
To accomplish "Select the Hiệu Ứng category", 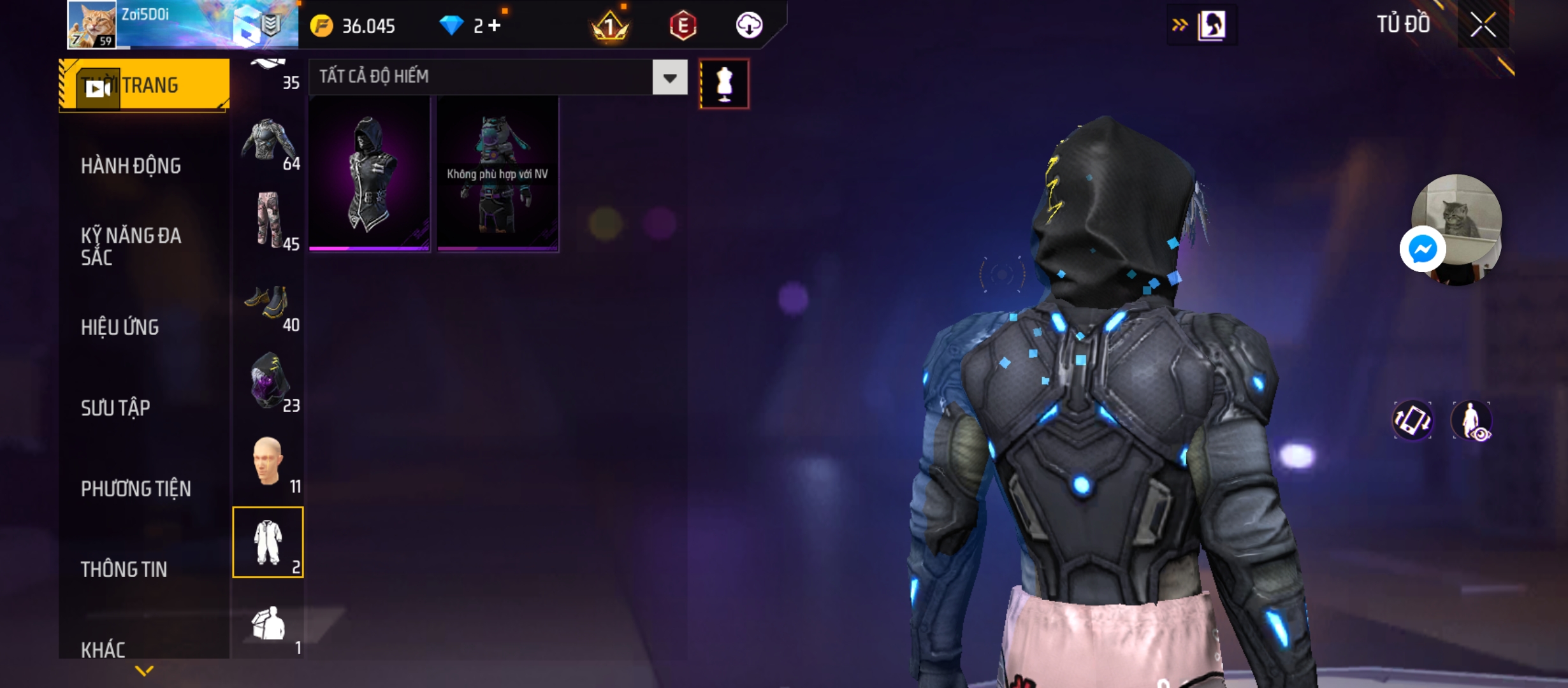I will click(120, 327).
